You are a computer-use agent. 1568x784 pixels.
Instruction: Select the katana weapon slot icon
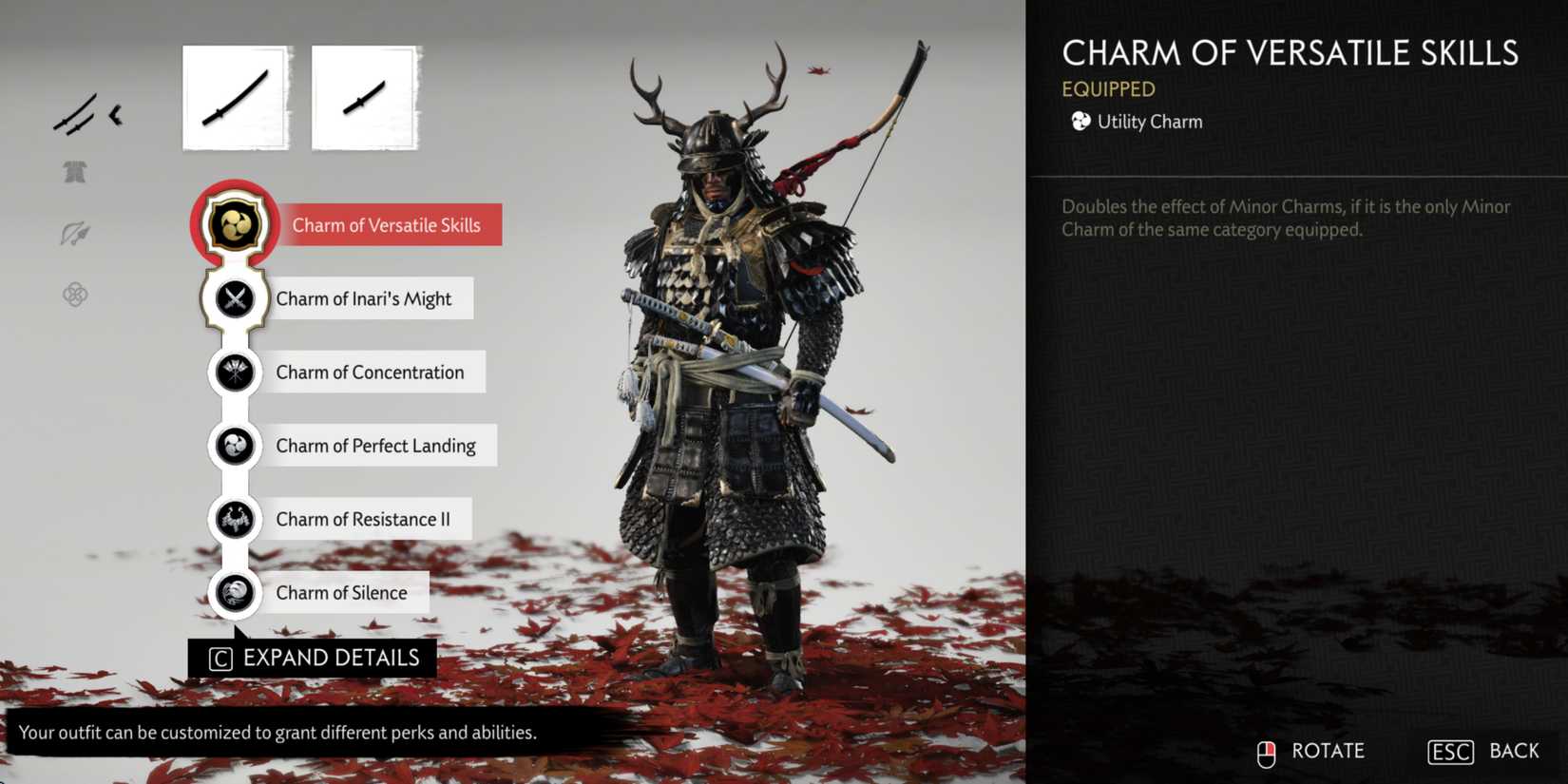[235, 96]
